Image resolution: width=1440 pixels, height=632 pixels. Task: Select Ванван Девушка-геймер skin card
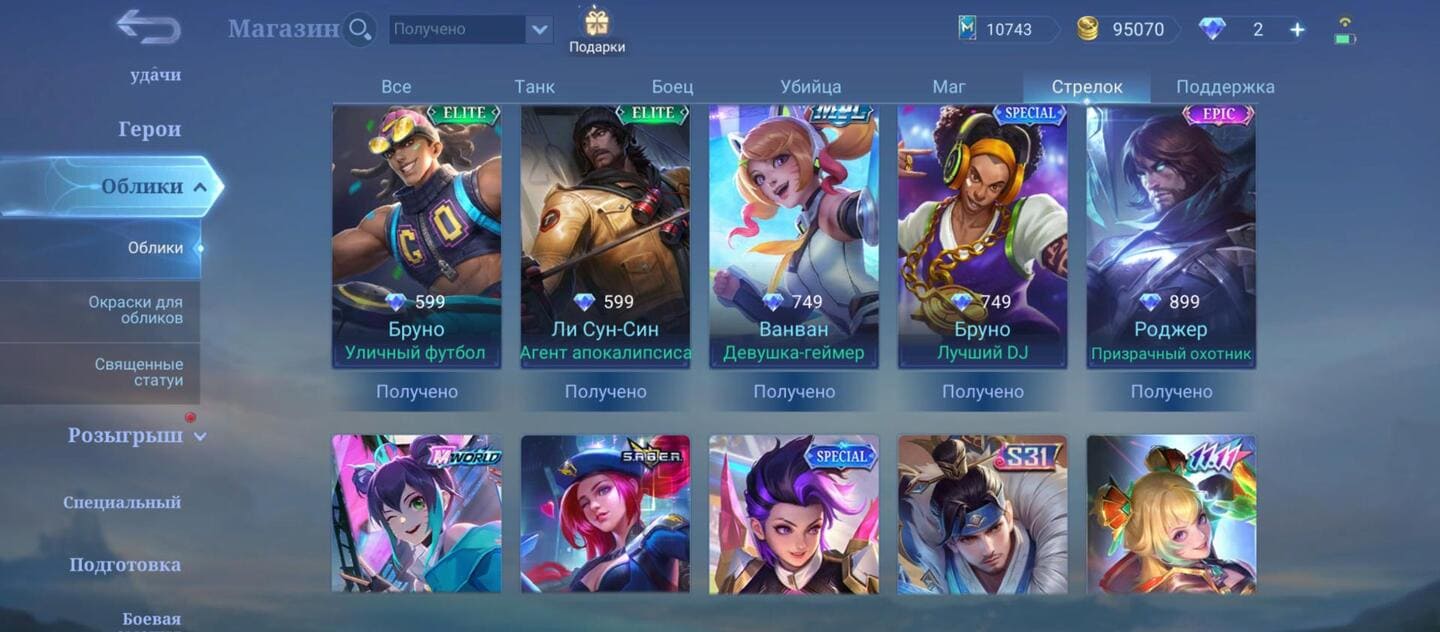pos(793,237)
